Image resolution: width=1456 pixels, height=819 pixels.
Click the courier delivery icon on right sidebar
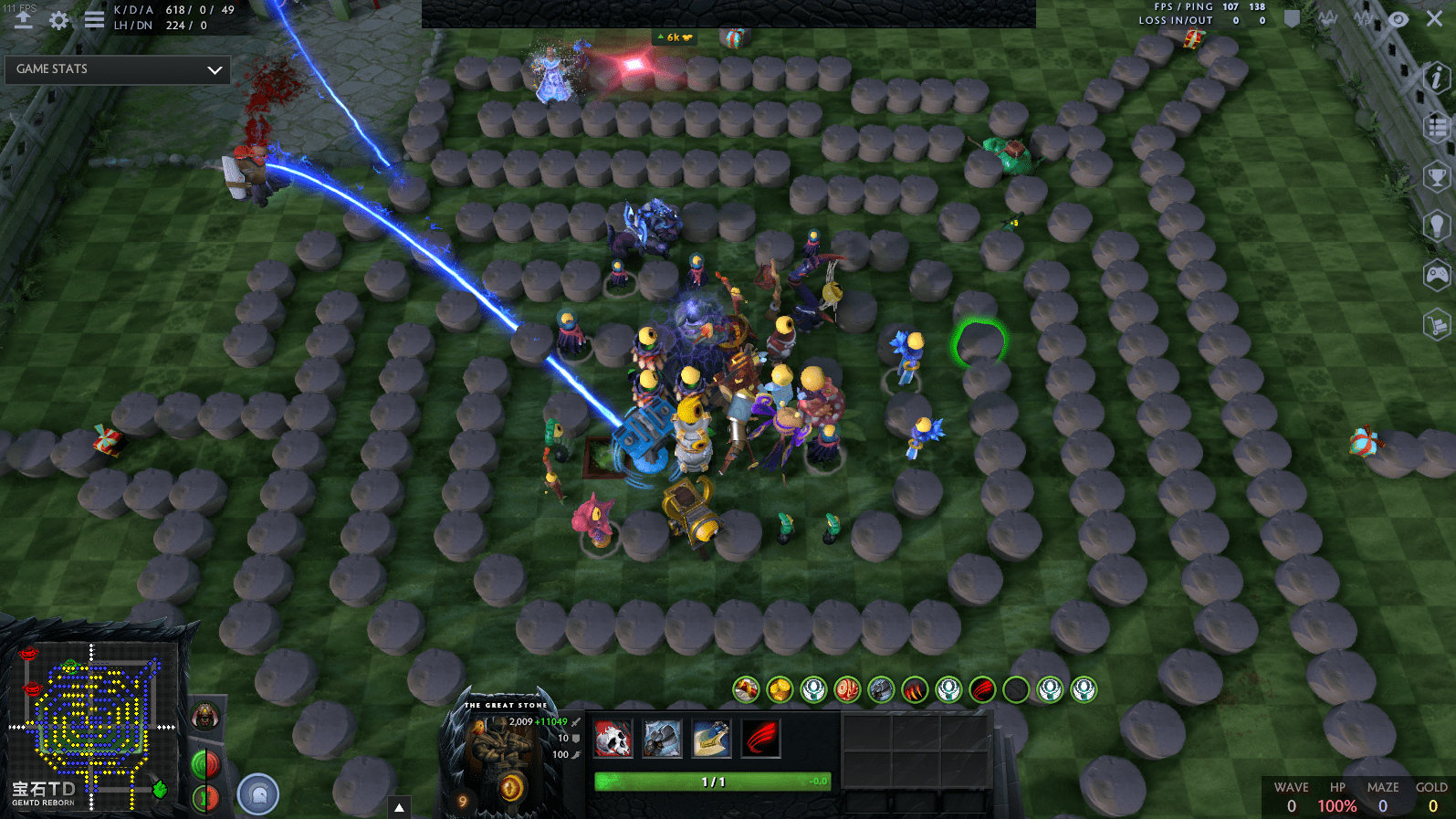pyautogui.click(x=1434, y=325)
